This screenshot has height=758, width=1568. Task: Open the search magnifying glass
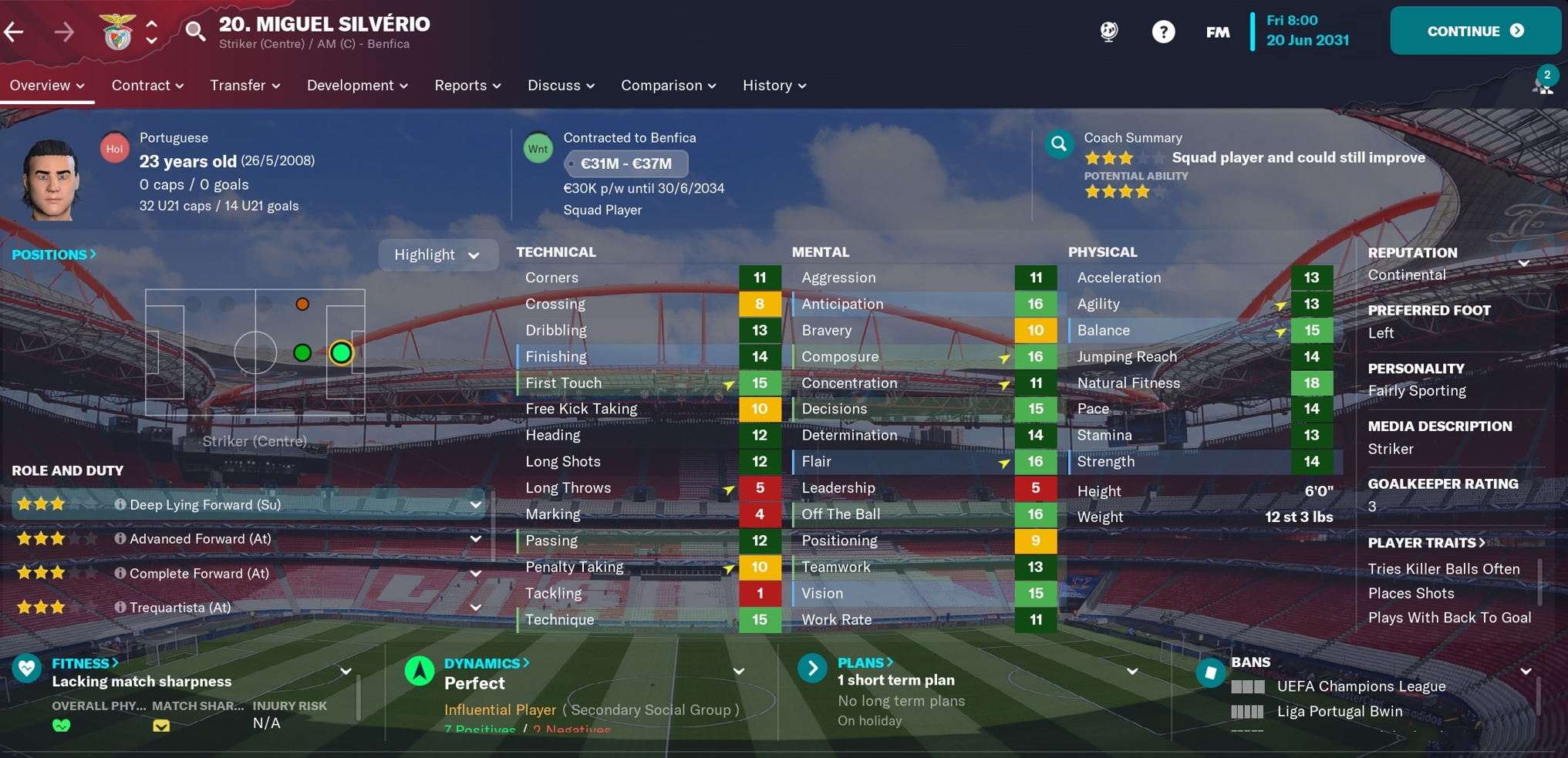point(194,31)
